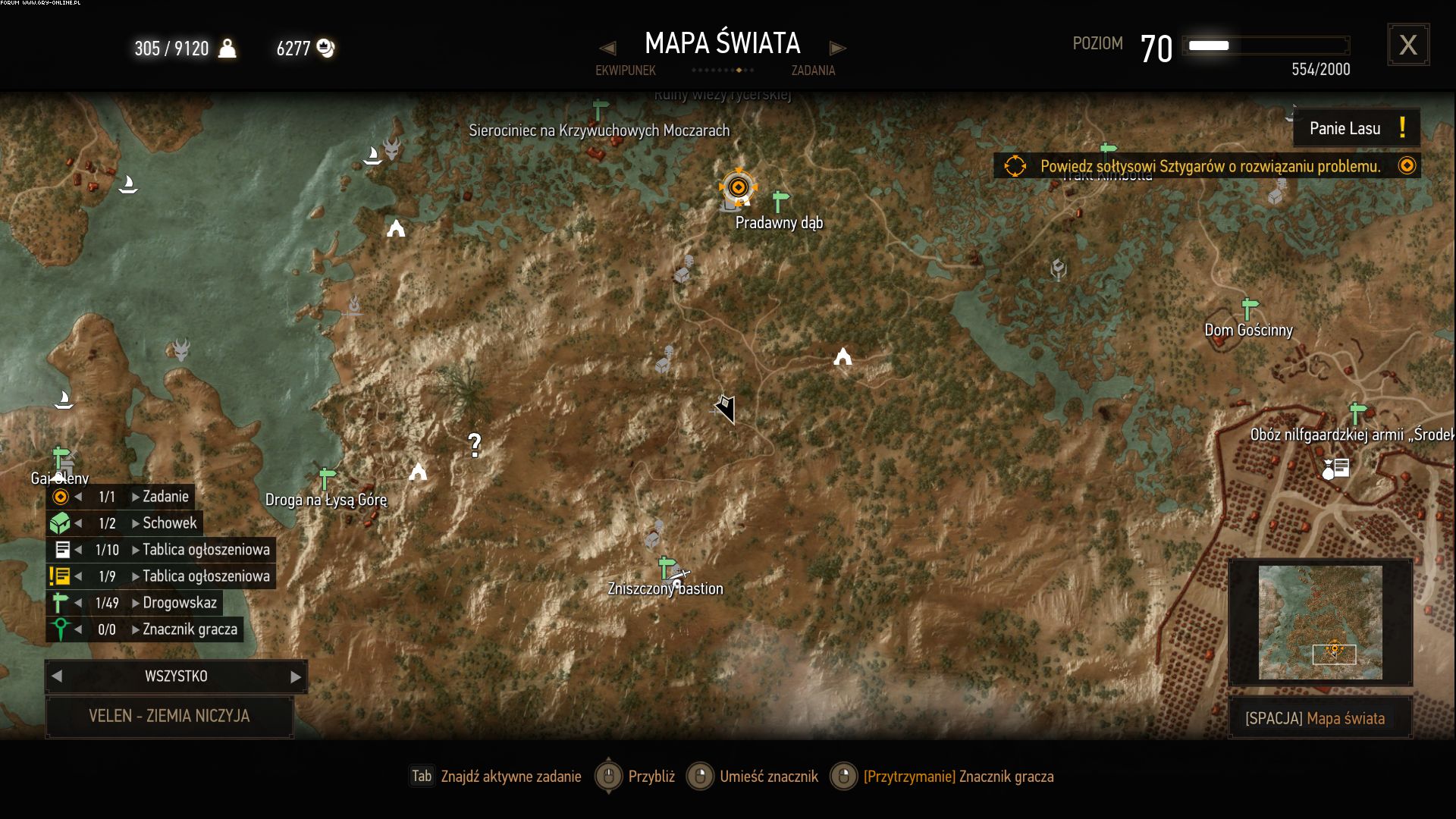Screen dimensions: 1456x819
Task: Open the Zadanie legend entry
Action: 165,497
